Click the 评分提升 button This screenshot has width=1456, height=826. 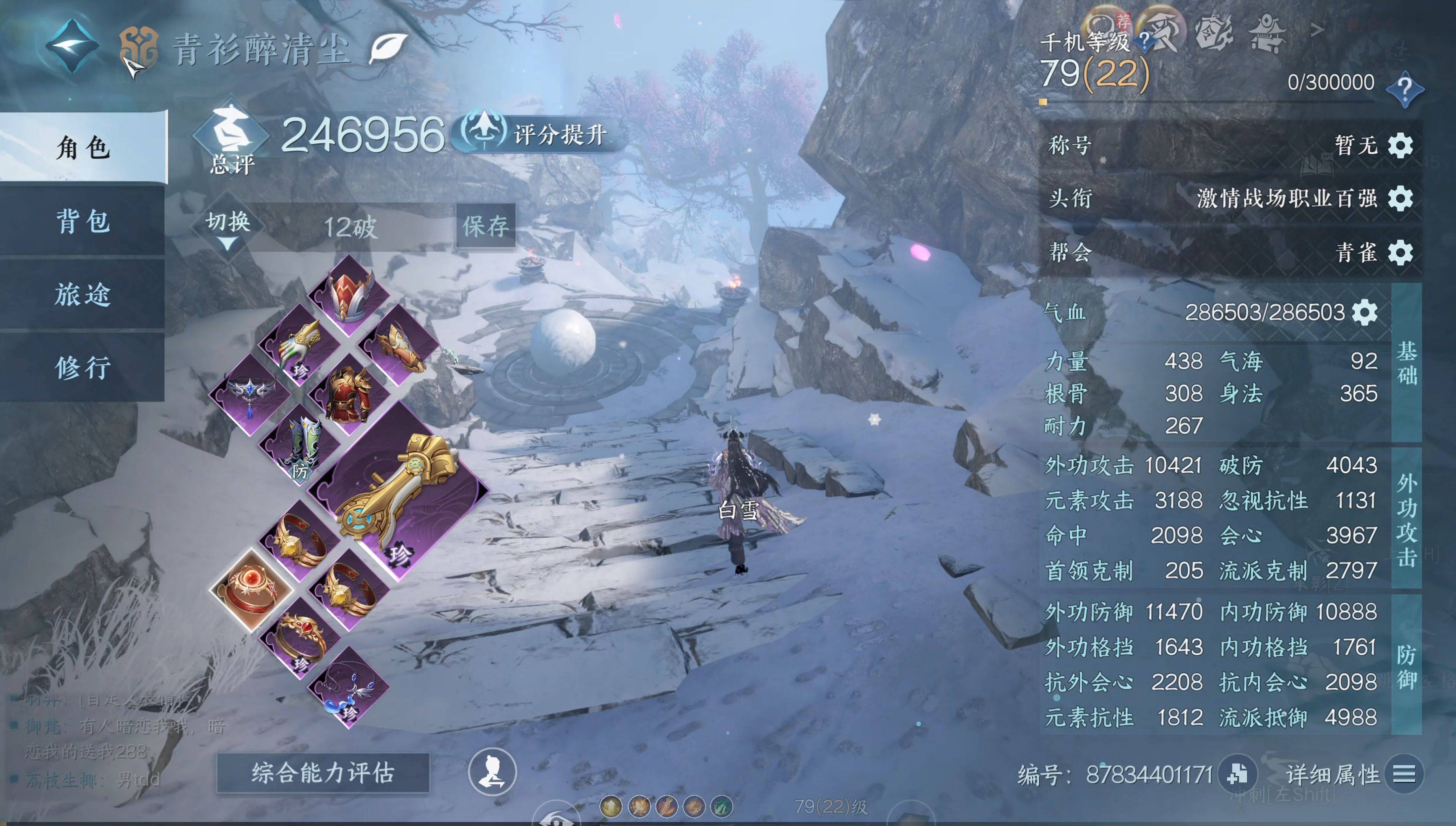click(x=539, y=134)
